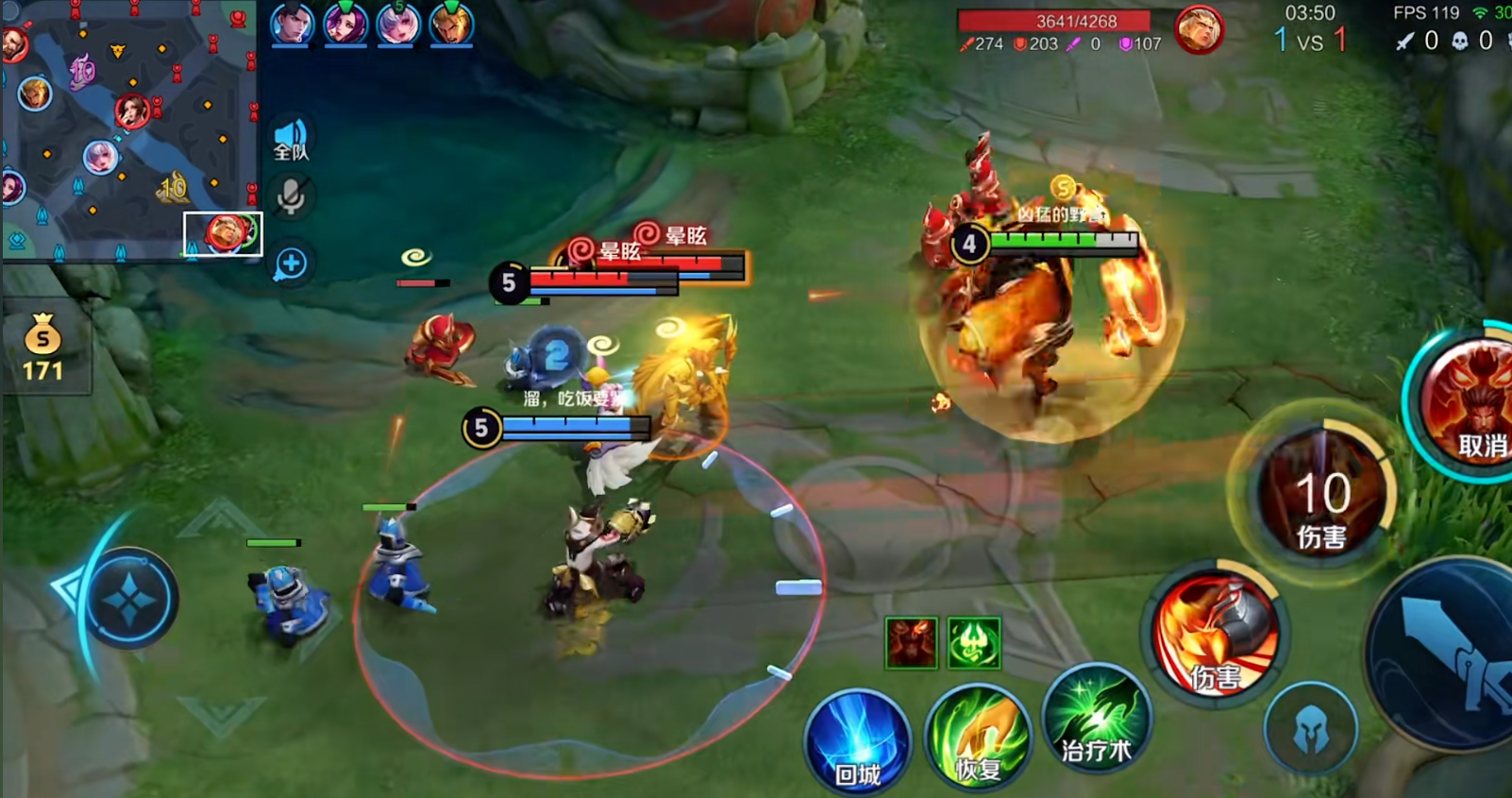Tap the movement joystick center
Image resolution: width=1512 pixels, height=798 pixels.
click(129, 599)
